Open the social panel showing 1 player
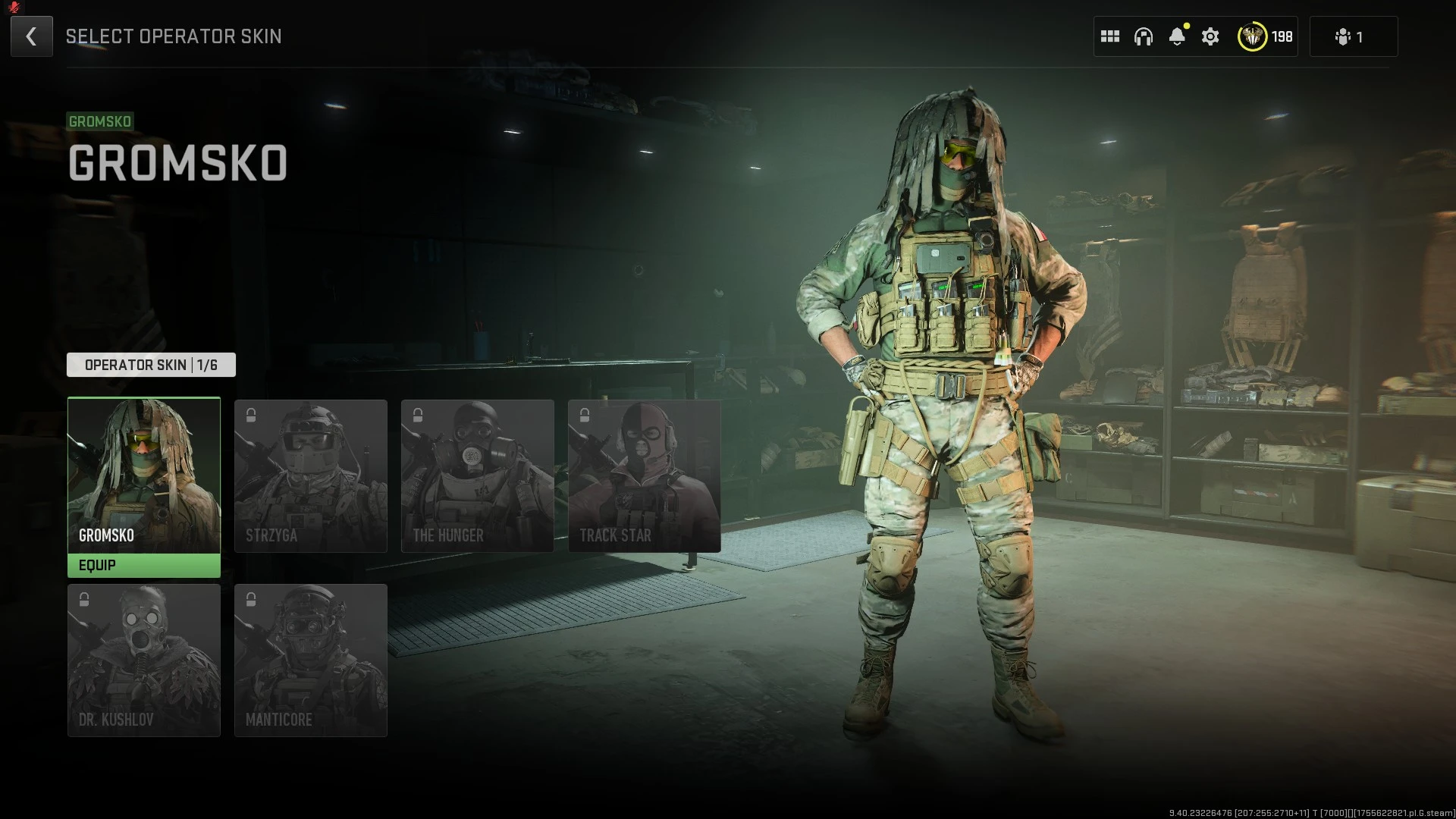The width and height of the screenshot is (1456, 819). [x=1352, y=36]
